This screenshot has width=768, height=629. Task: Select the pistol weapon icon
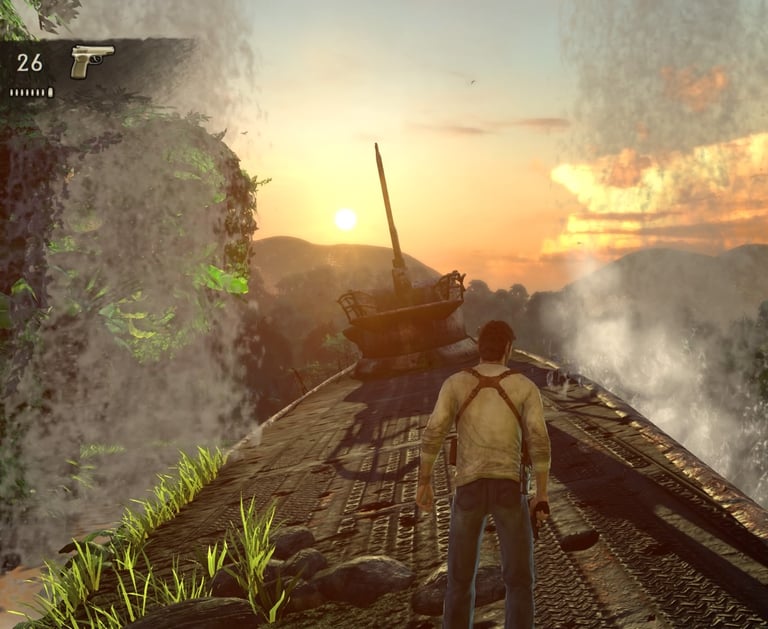[91, 60]
